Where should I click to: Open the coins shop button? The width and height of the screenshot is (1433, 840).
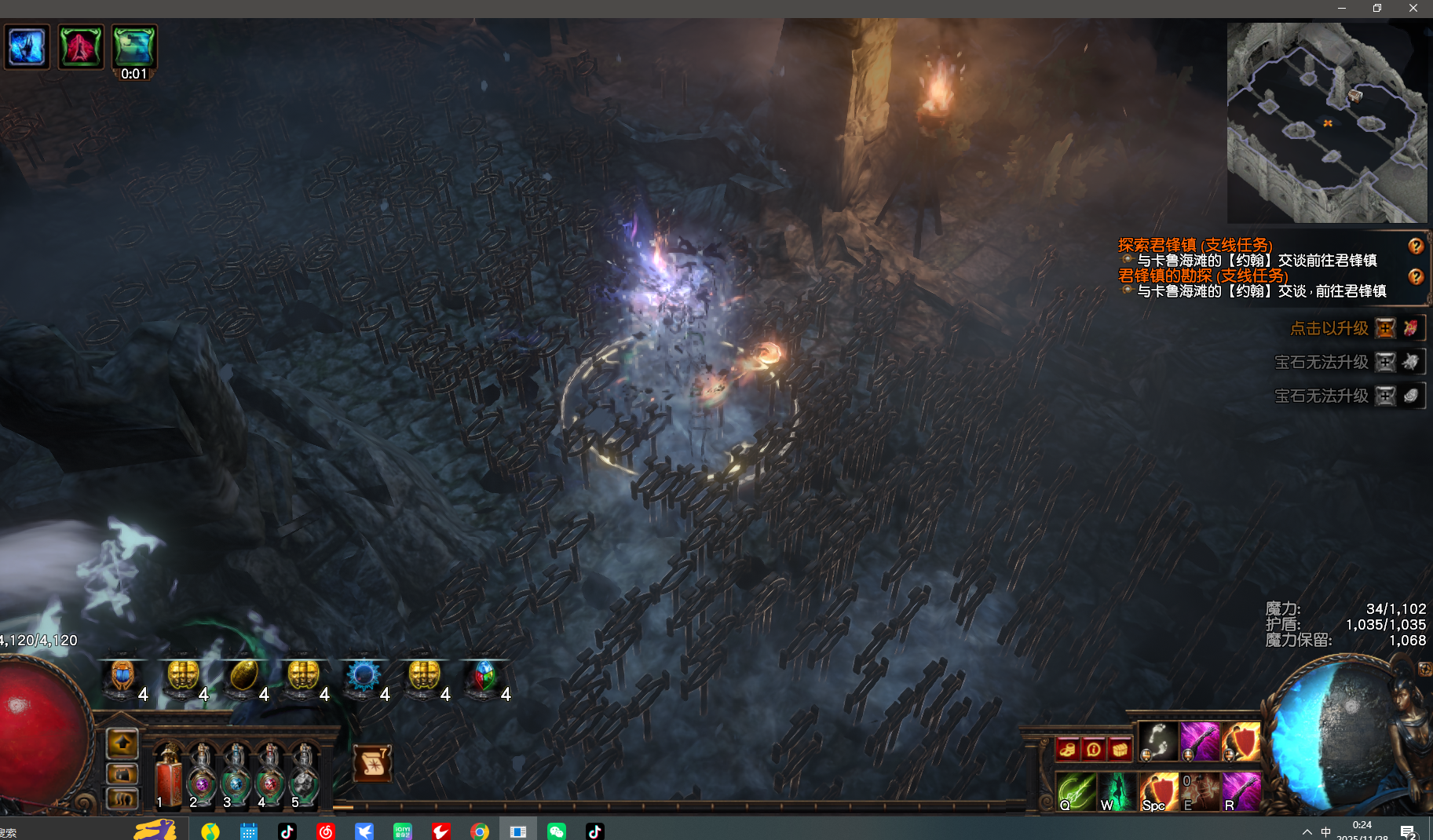click(1067, 750)
